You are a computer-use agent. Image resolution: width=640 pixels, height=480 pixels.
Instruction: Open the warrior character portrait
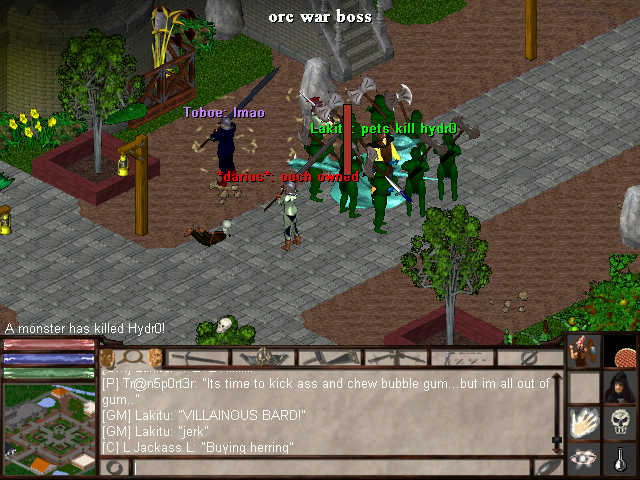[x=584, y=352]
